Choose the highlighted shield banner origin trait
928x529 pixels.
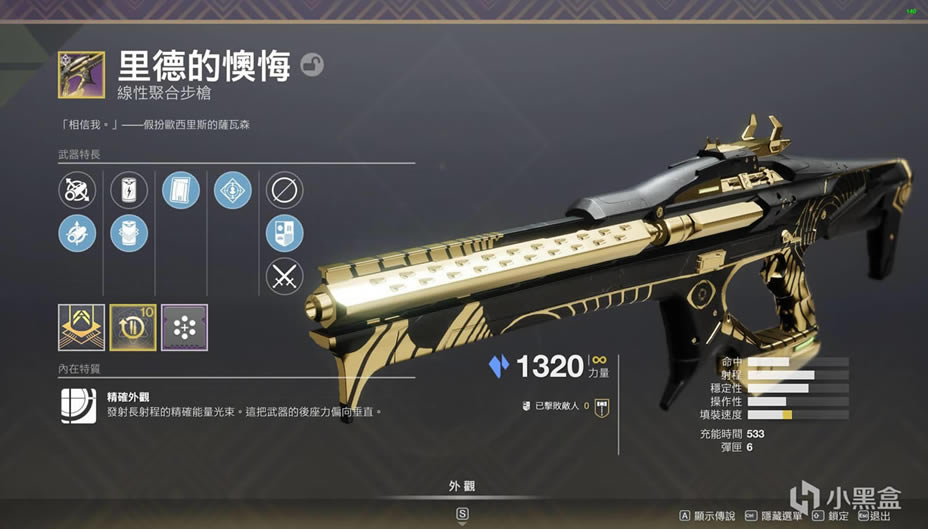(x=285, y=233)
